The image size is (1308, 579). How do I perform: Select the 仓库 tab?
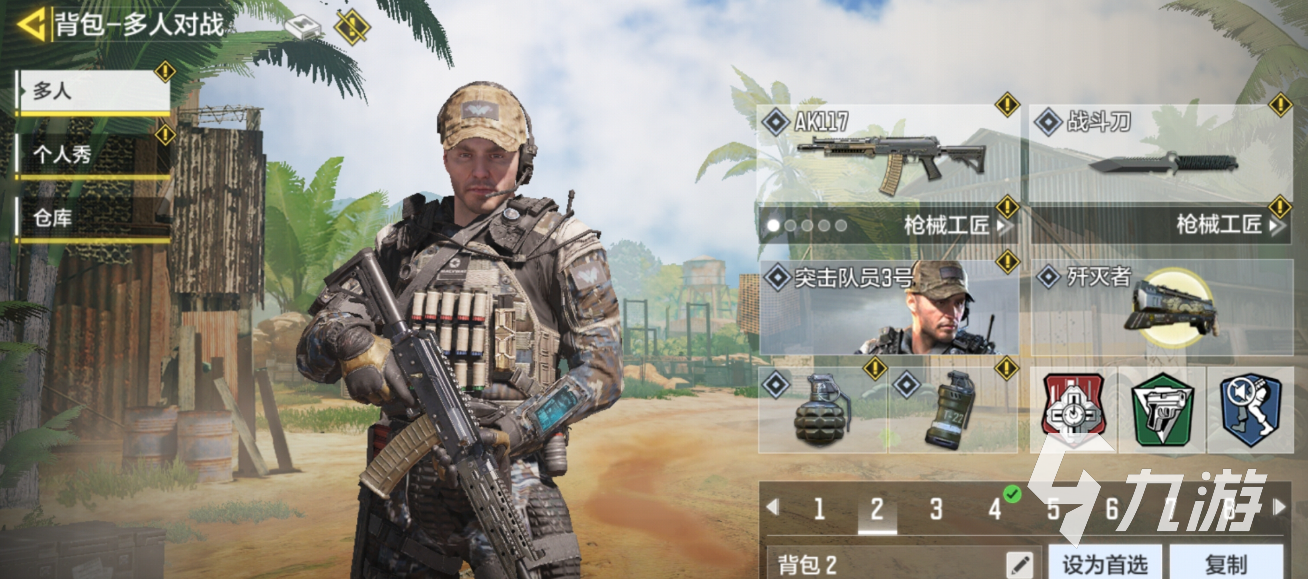(93, 218)
